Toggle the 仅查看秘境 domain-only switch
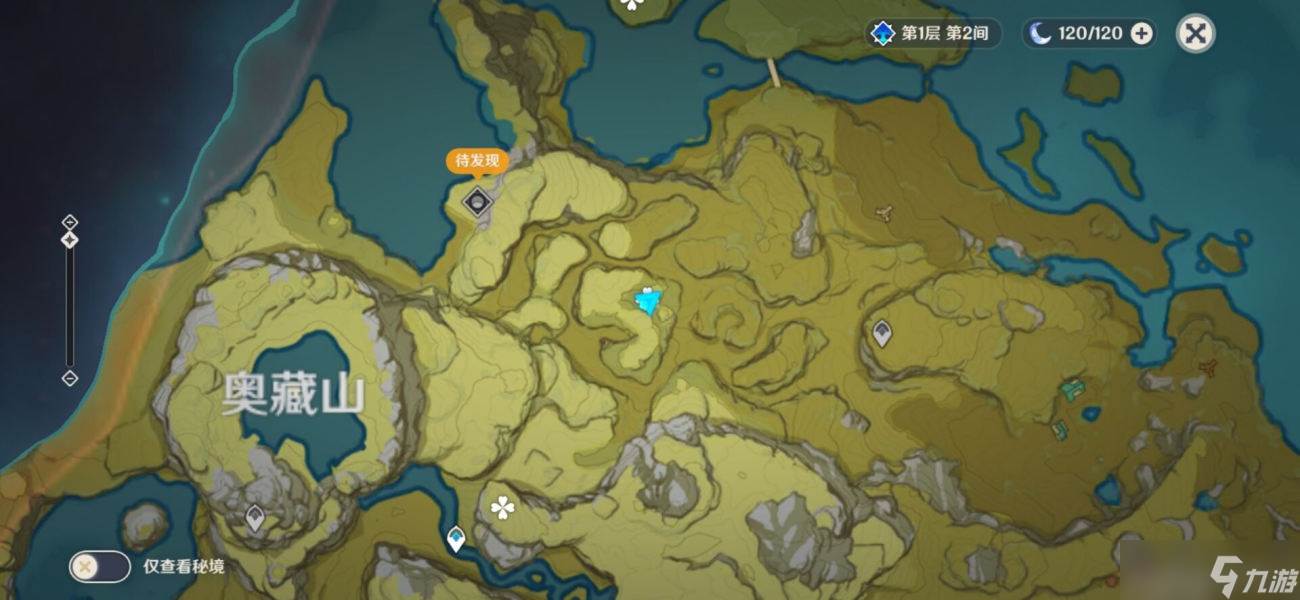Image resolution: width=1300 pixels, height=600 pixels. coord(99,566)
